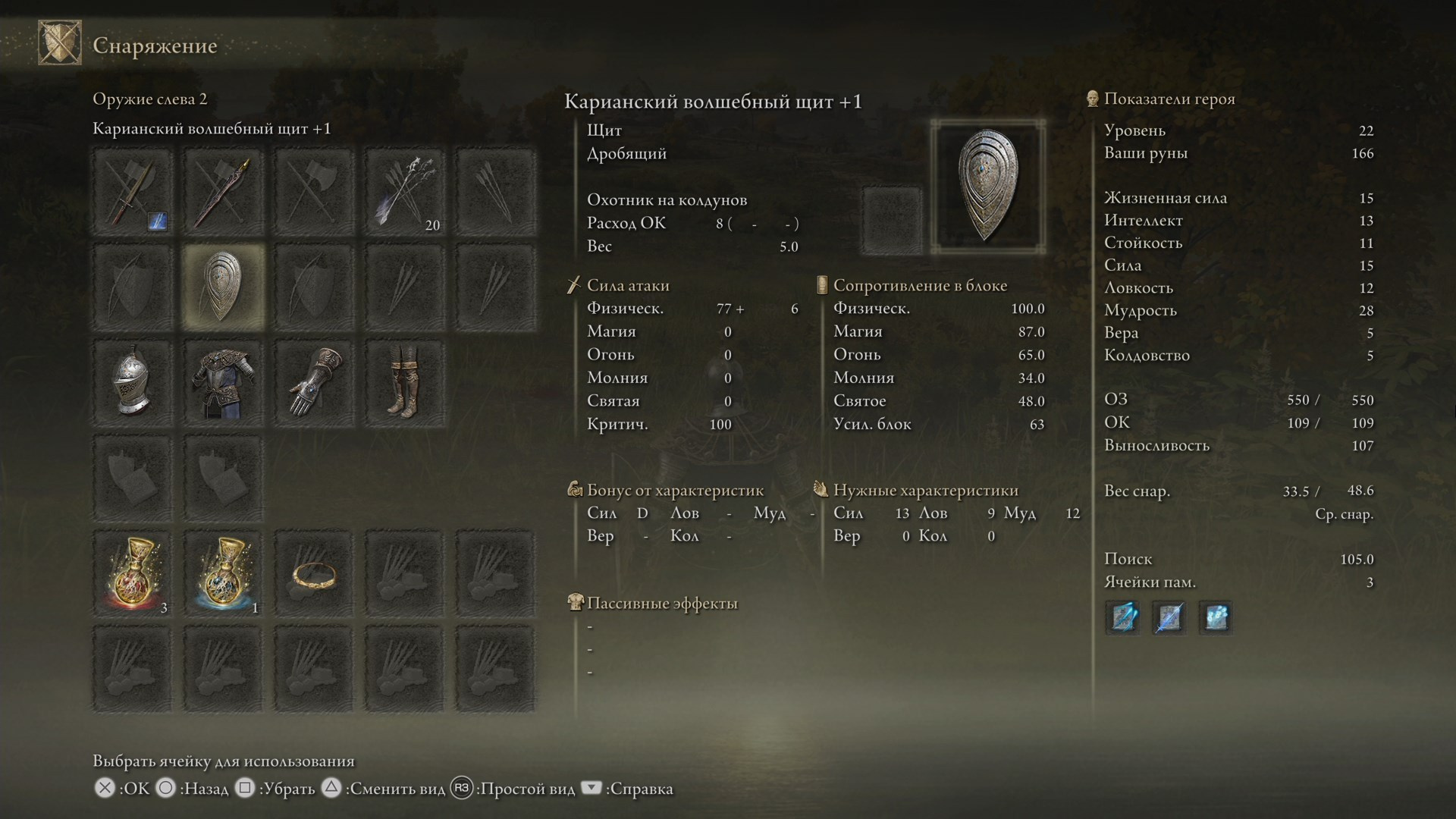Select the blue cerulean flask slot
1456x819 pixels.
223,573
